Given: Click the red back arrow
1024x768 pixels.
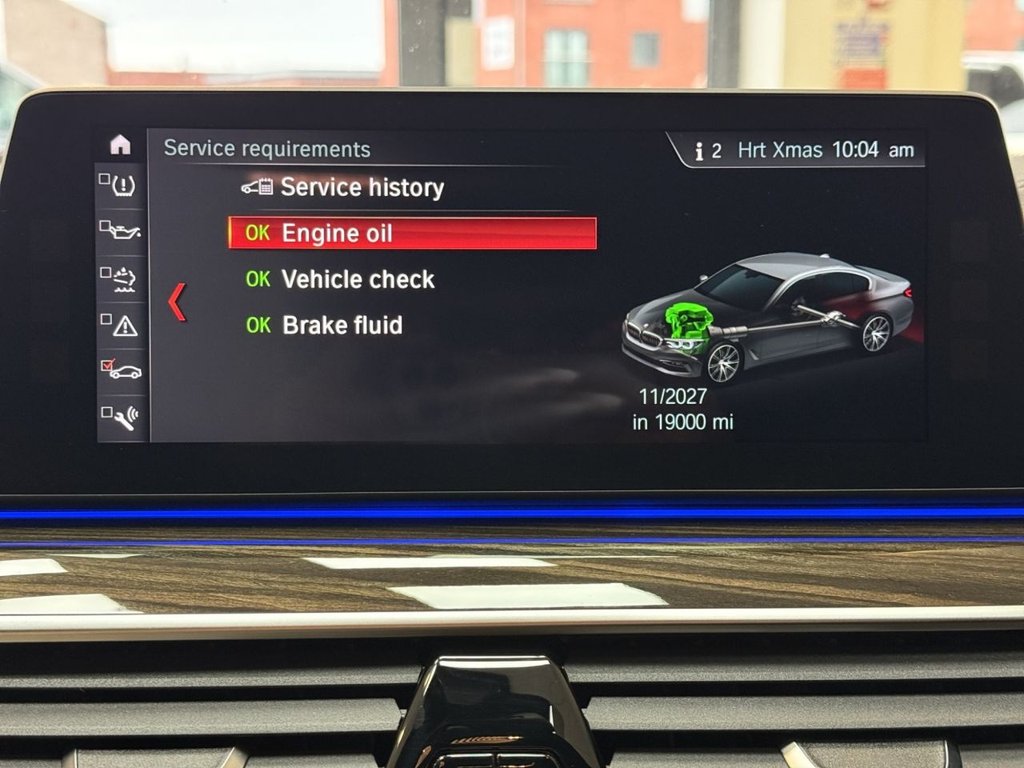Looking at the screenshot, I should 177,302.
